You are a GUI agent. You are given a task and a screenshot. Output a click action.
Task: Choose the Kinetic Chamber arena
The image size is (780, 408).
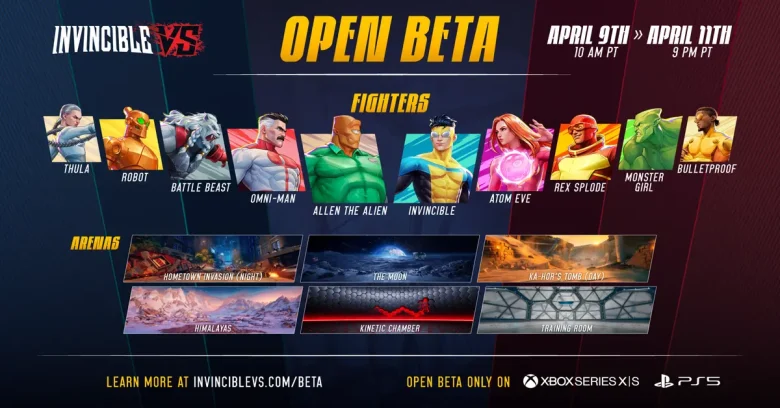pyautogui.click(x=390, y=309)
